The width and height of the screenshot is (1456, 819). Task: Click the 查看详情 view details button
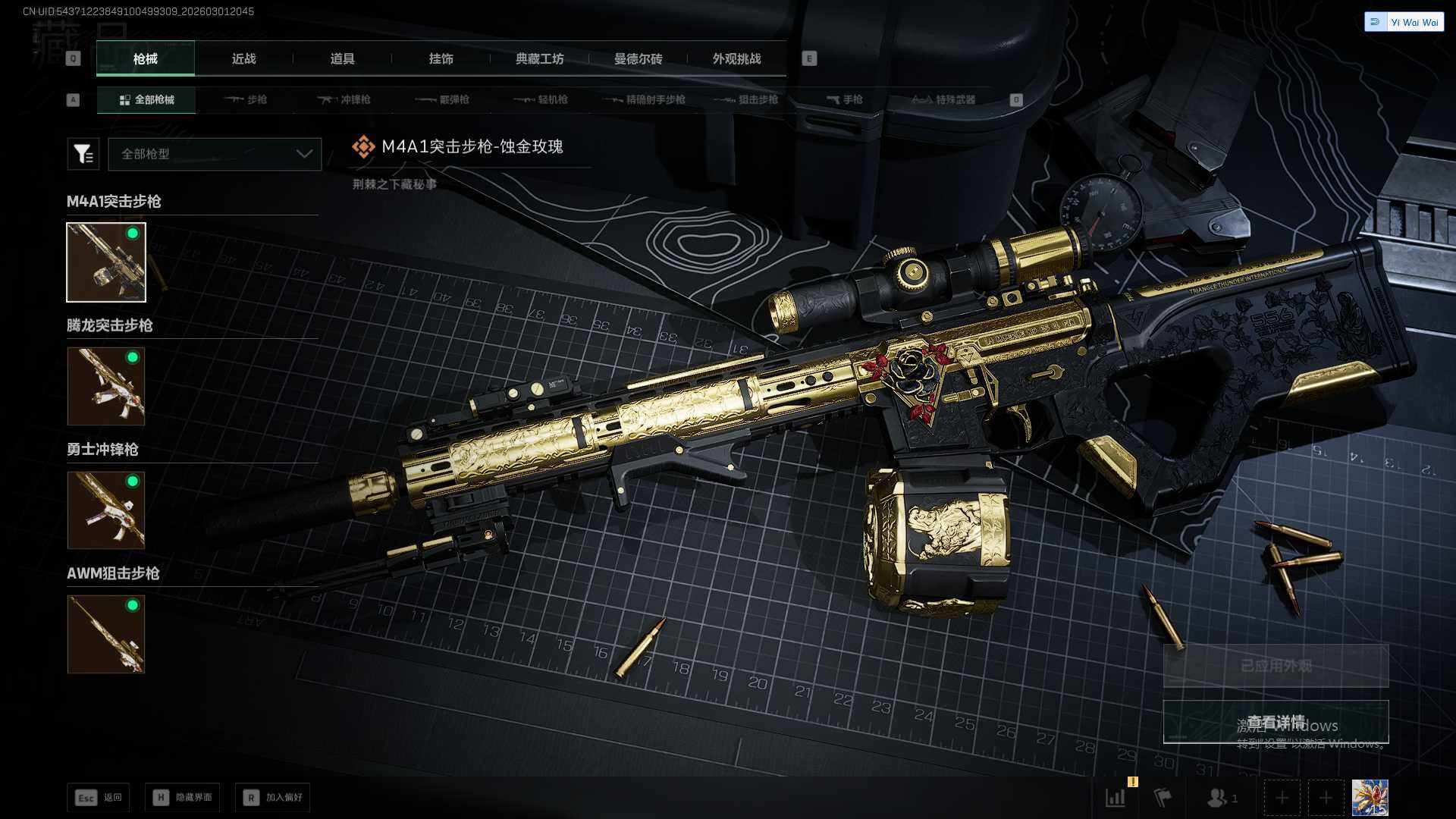pyautogui.click(x=1276, y=722)
